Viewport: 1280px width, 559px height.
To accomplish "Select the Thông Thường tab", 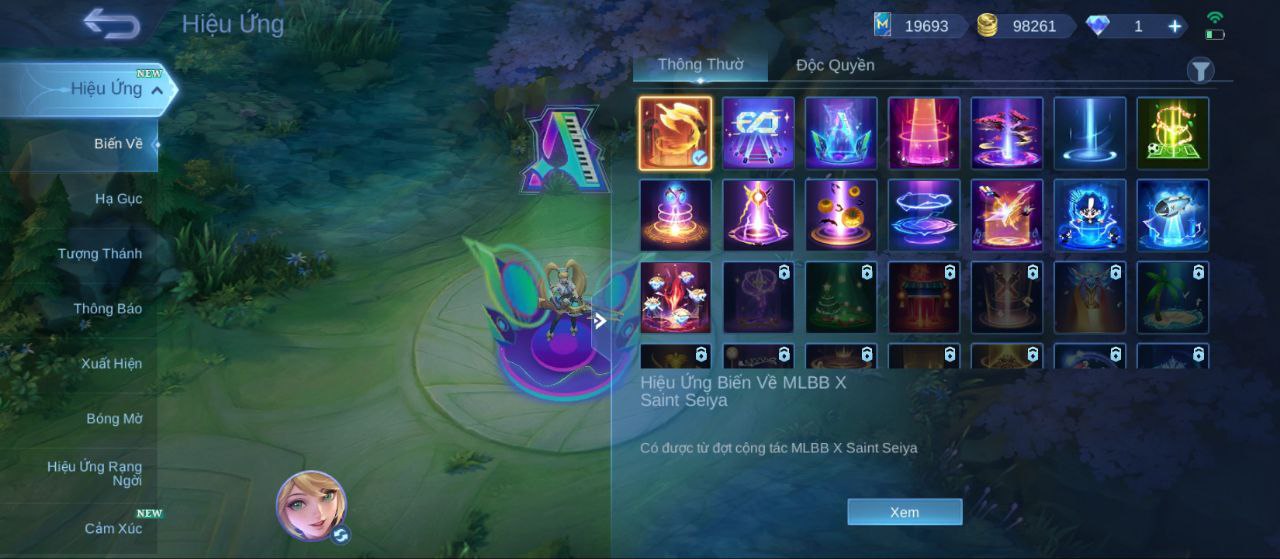I will (700, 65).
